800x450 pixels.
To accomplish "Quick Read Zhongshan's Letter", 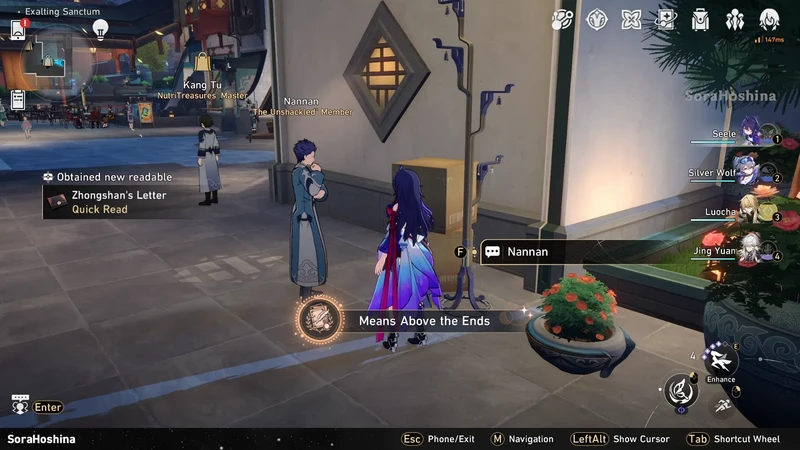I will (x=99, y=210).
